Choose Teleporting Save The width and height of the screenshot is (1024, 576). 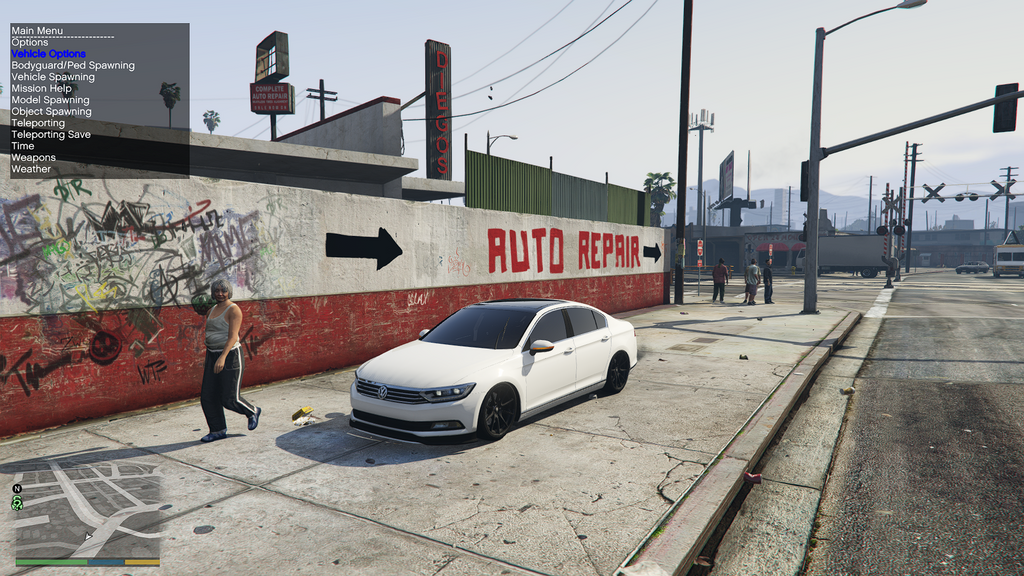coord(51,134)
